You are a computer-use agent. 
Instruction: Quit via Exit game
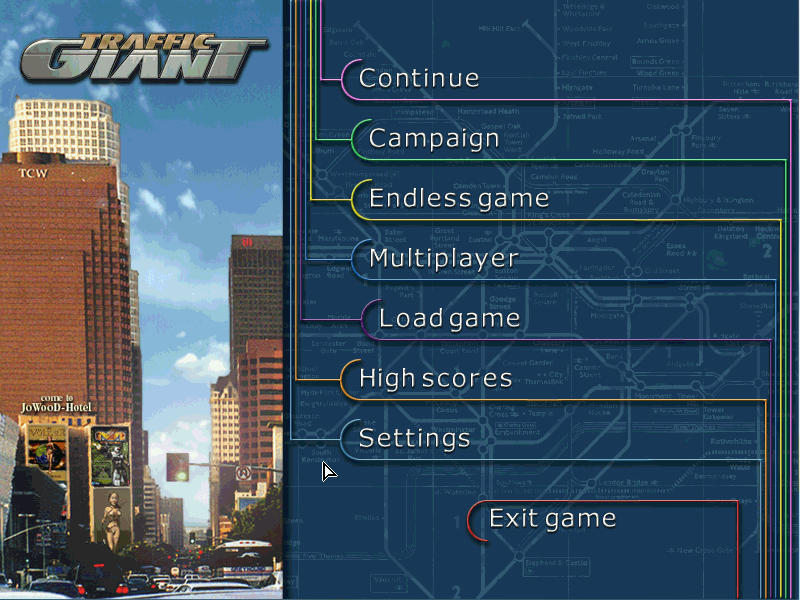551,518
